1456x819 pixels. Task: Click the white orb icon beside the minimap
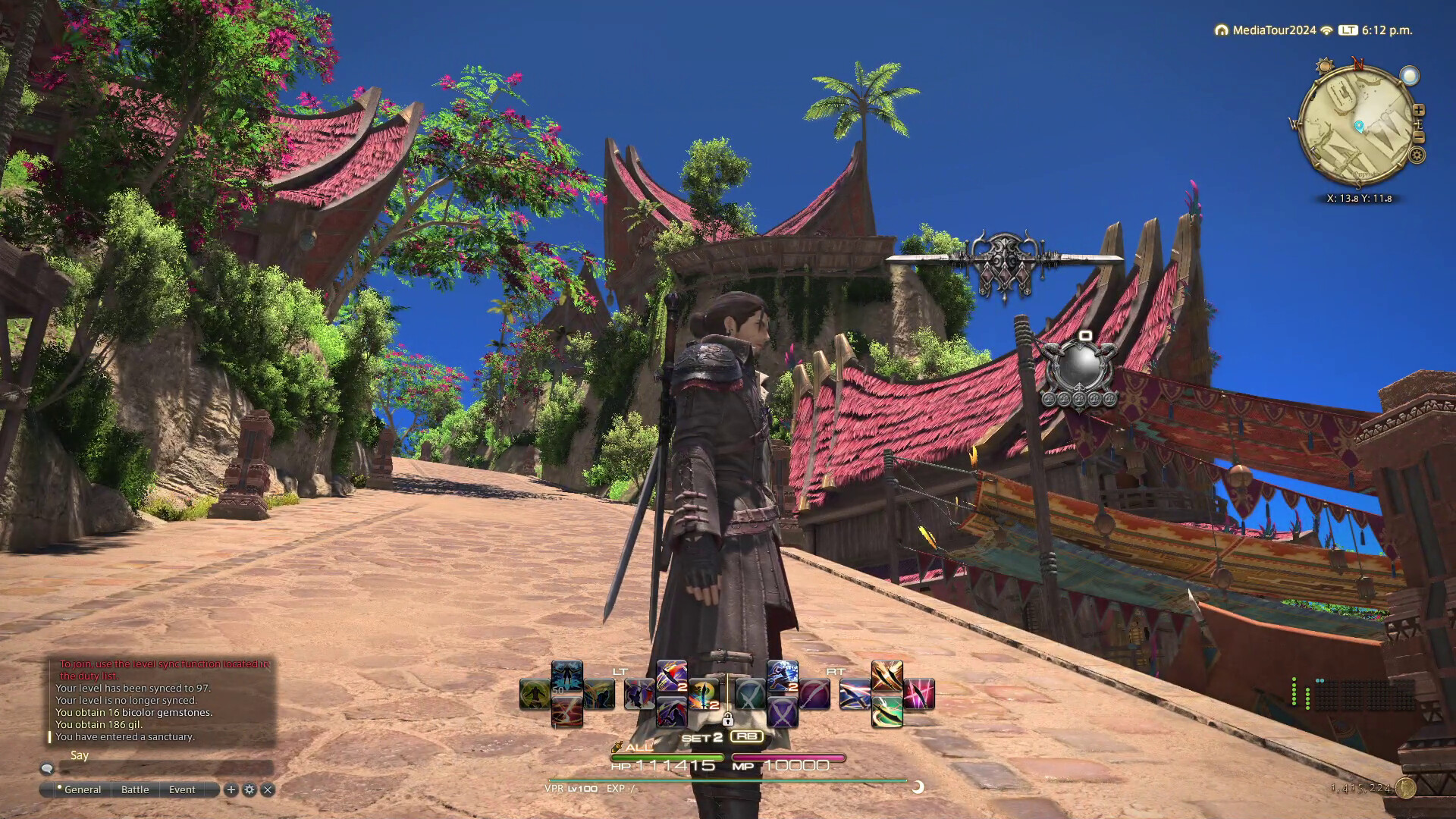point(1409,76)
